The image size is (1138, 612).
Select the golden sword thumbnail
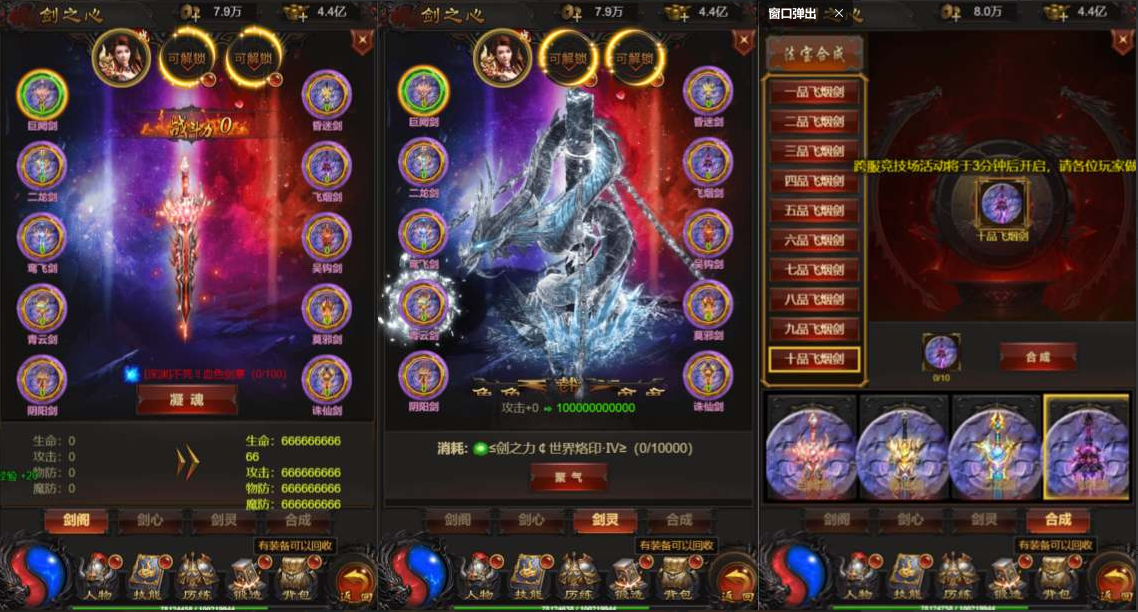903,446
